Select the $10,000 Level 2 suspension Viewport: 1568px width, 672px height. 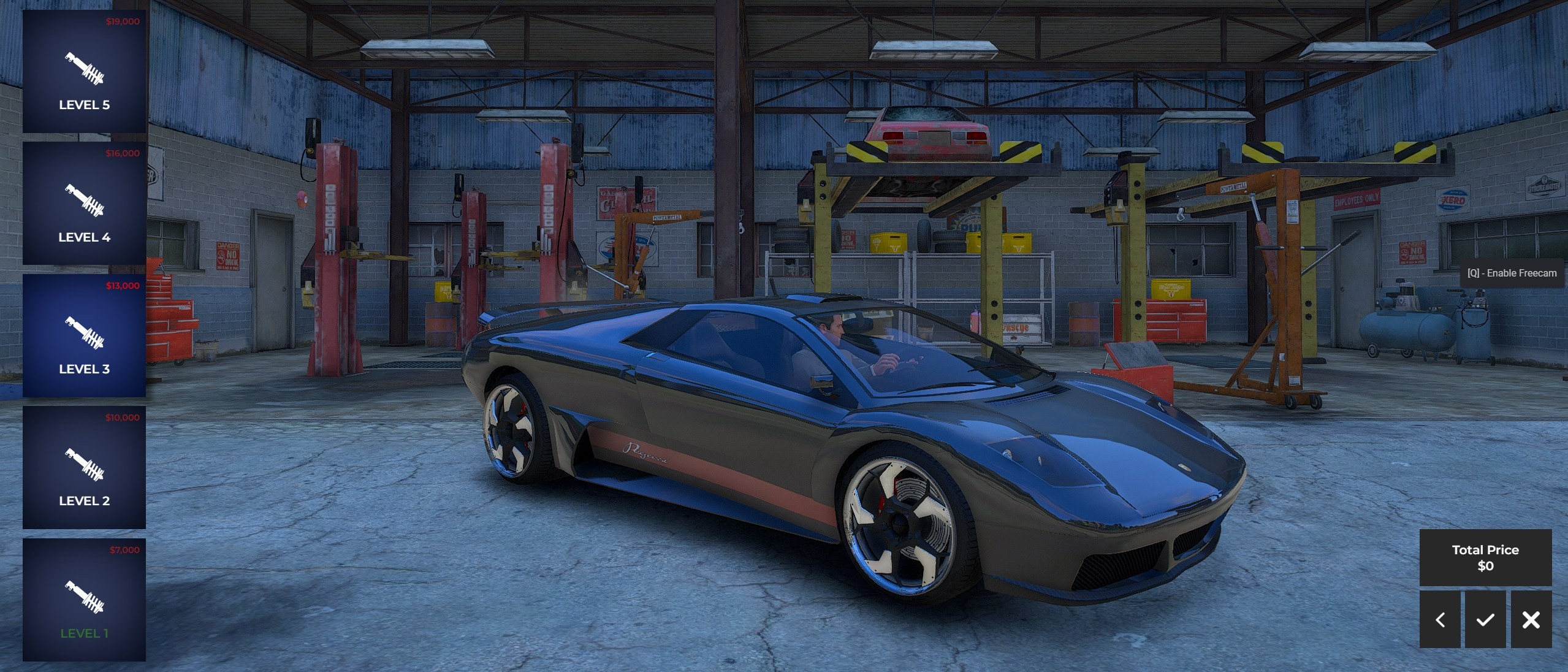(84, 467)
